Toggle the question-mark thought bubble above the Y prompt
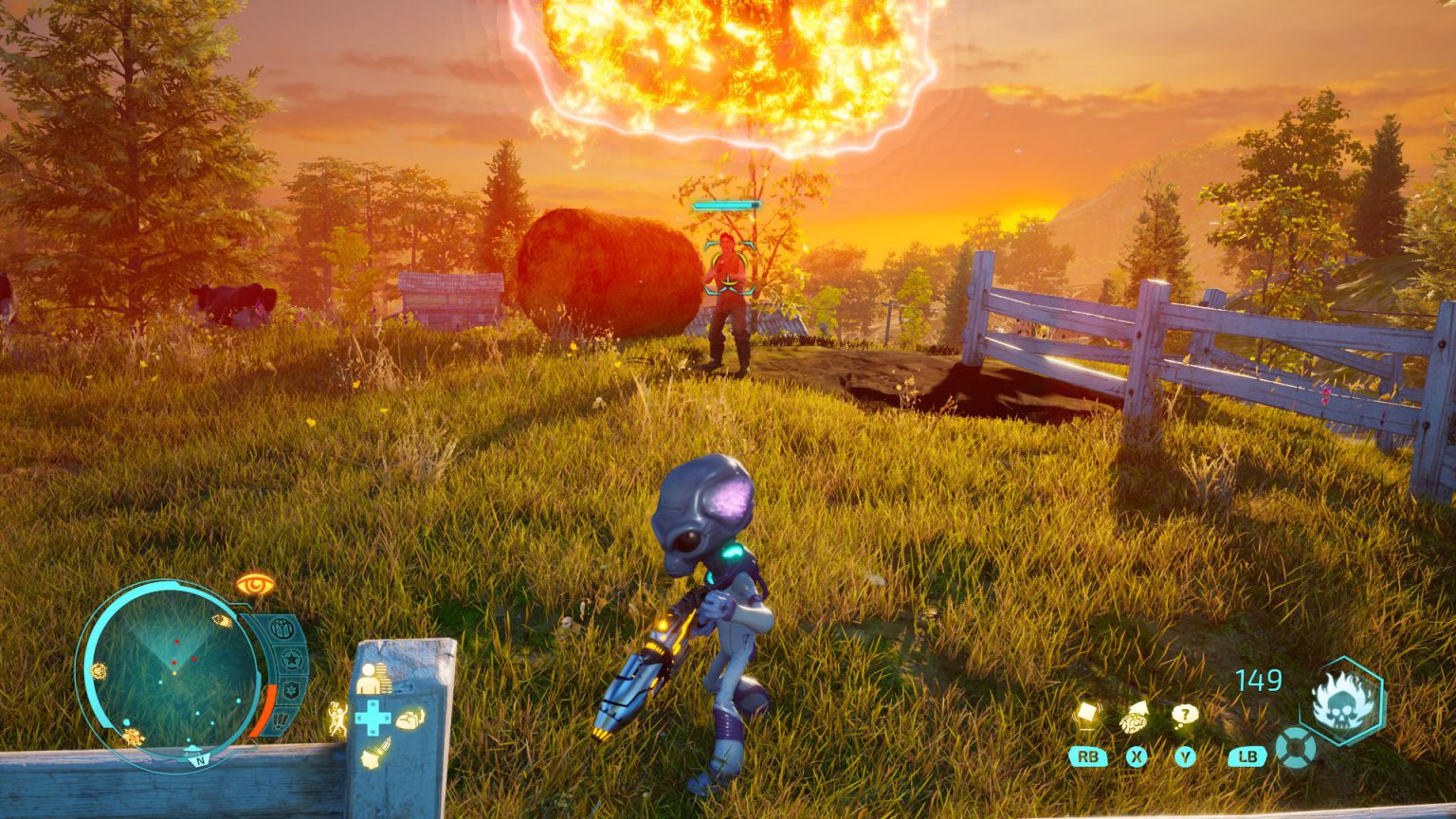 tap(1186, 715)
